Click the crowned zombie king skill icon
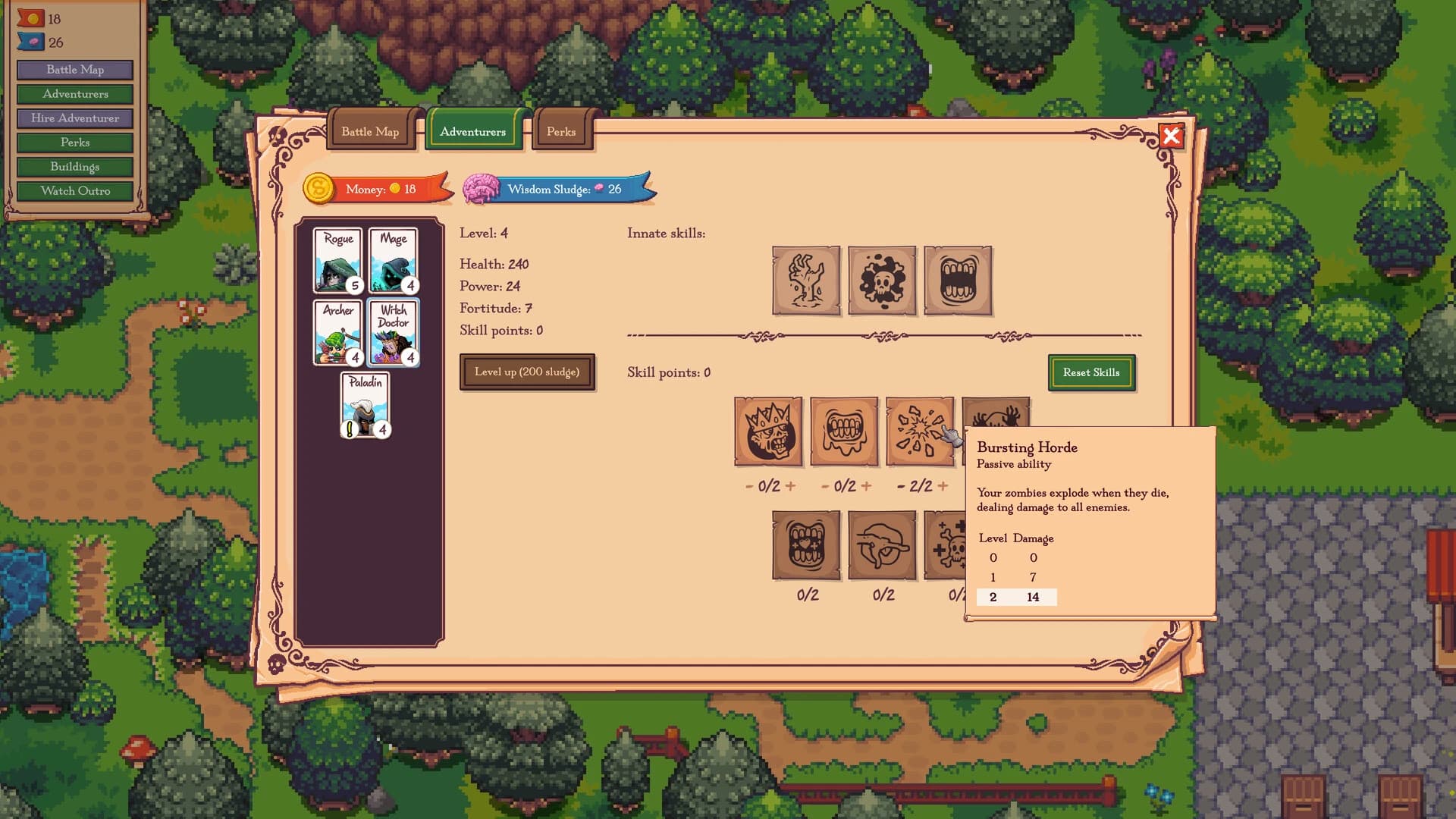The width and height of the screenshot is (1456, 819). click(x=769, y=434)
